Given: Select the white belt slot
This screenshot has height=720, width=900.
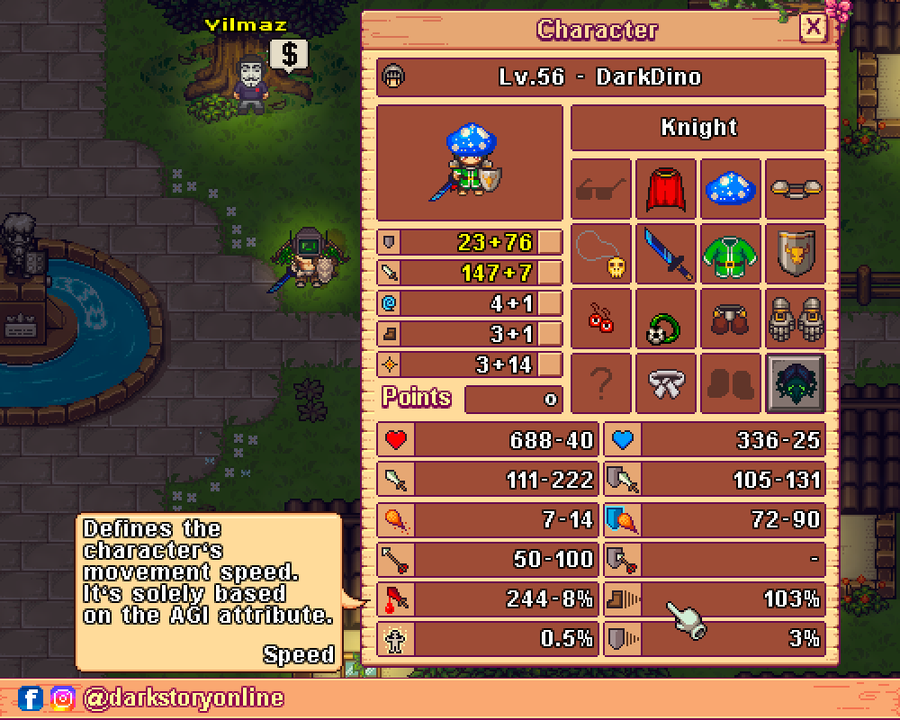Looking at the screenshot, I should pyautogui.click(x=666, y=382).
